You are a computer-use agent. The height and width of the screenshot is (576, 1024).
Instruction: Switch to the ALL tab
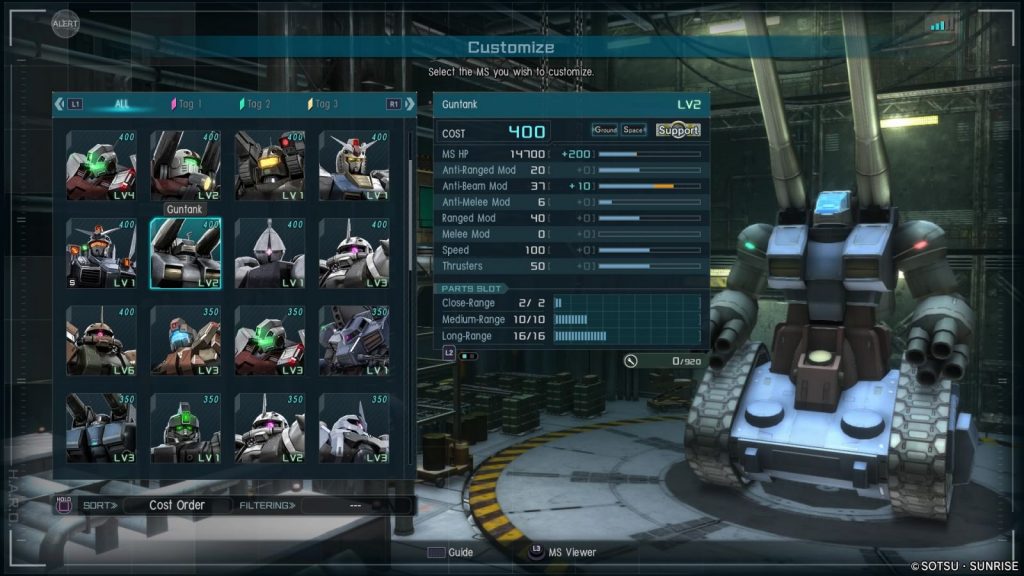[x=122, y=104]
